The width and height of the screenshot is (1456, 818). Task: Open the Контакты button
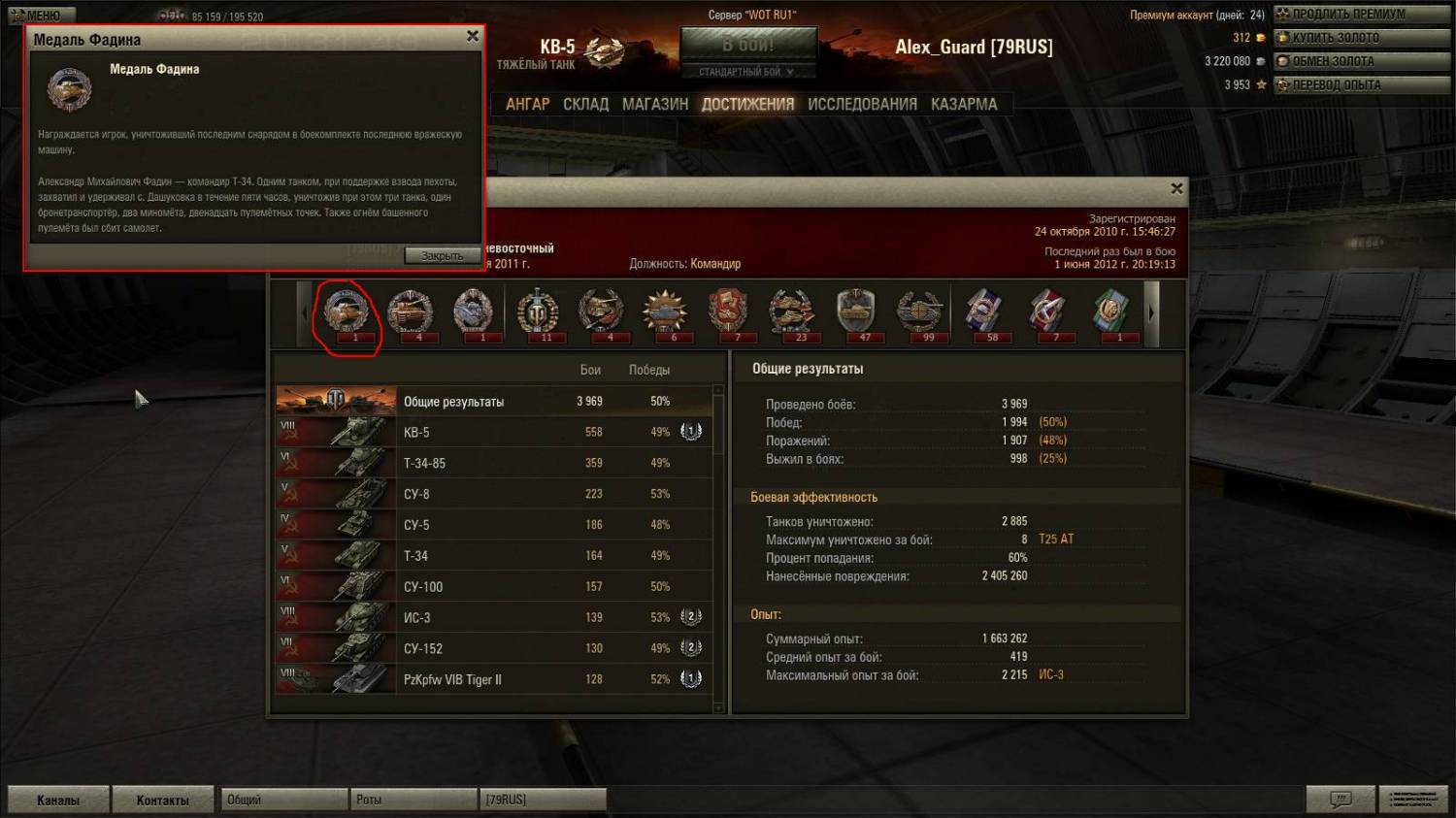[x=162, y=800]
